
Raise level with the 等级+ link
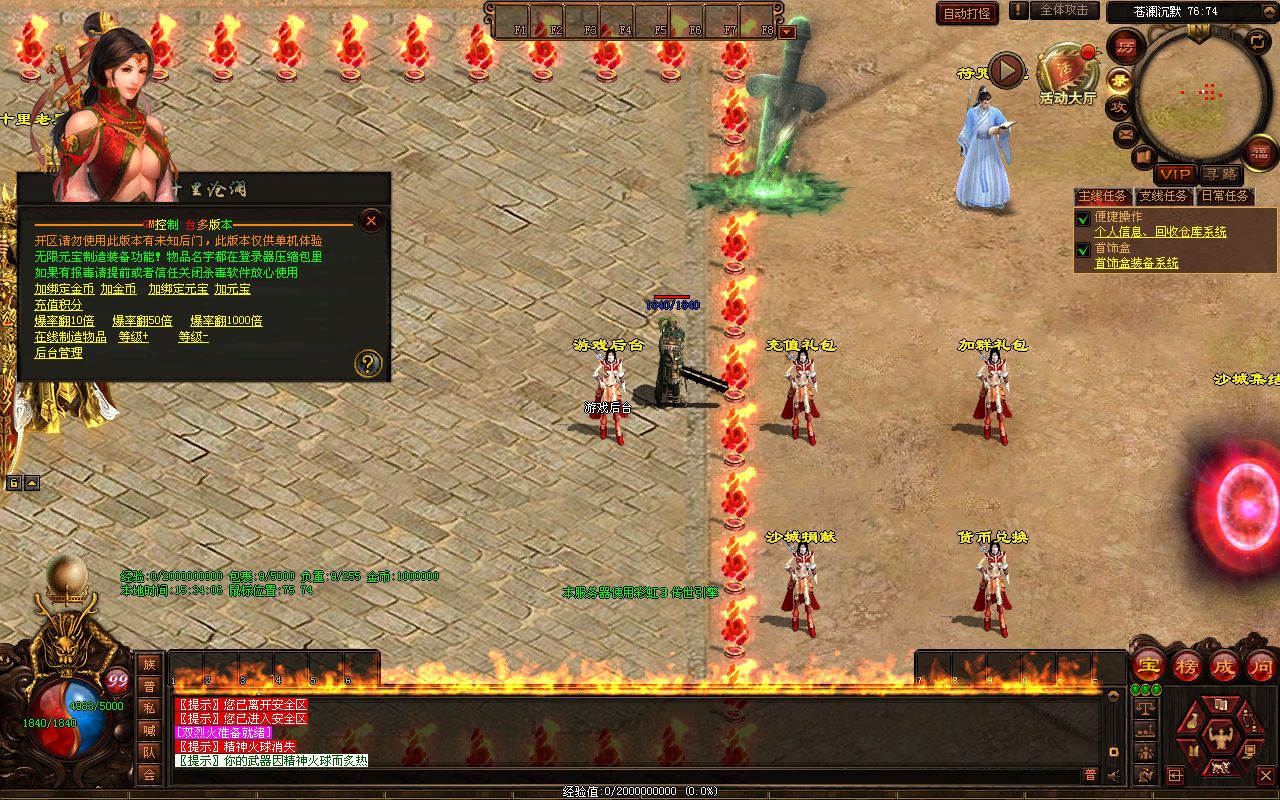[133, 337]
